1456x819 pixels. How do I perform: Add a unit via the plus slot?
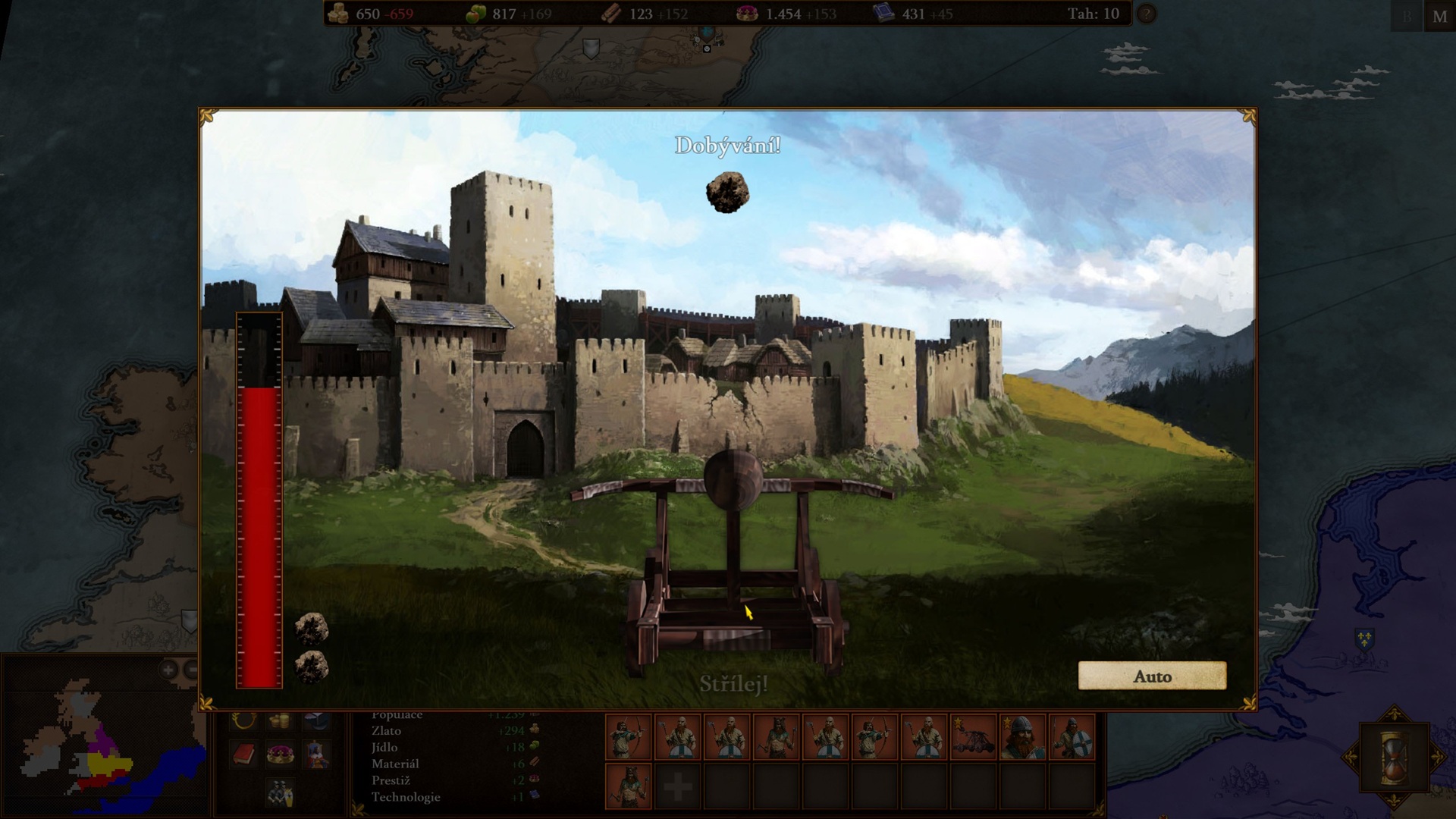point(677,787)
